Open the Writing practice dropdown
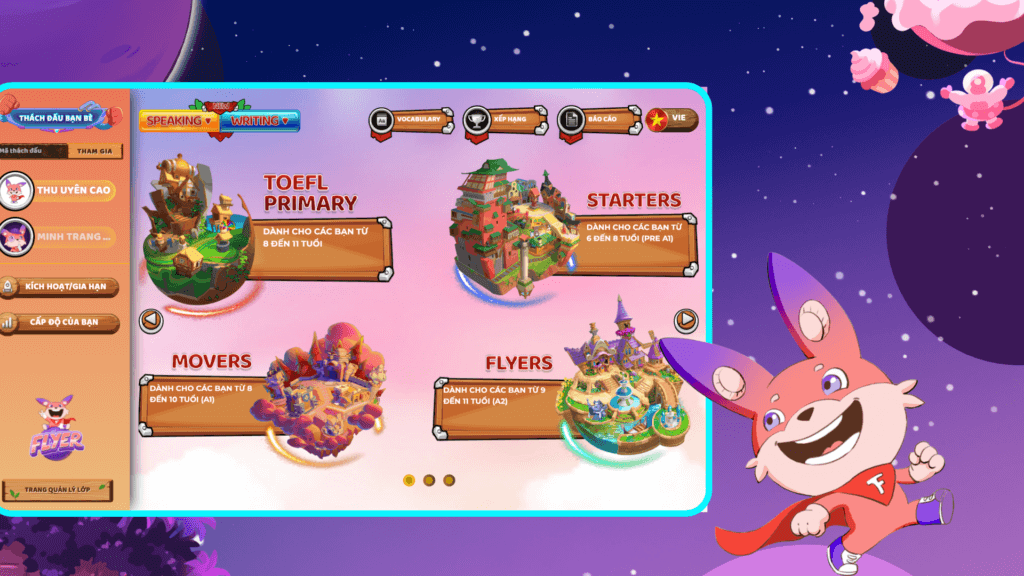 [259, 121]
